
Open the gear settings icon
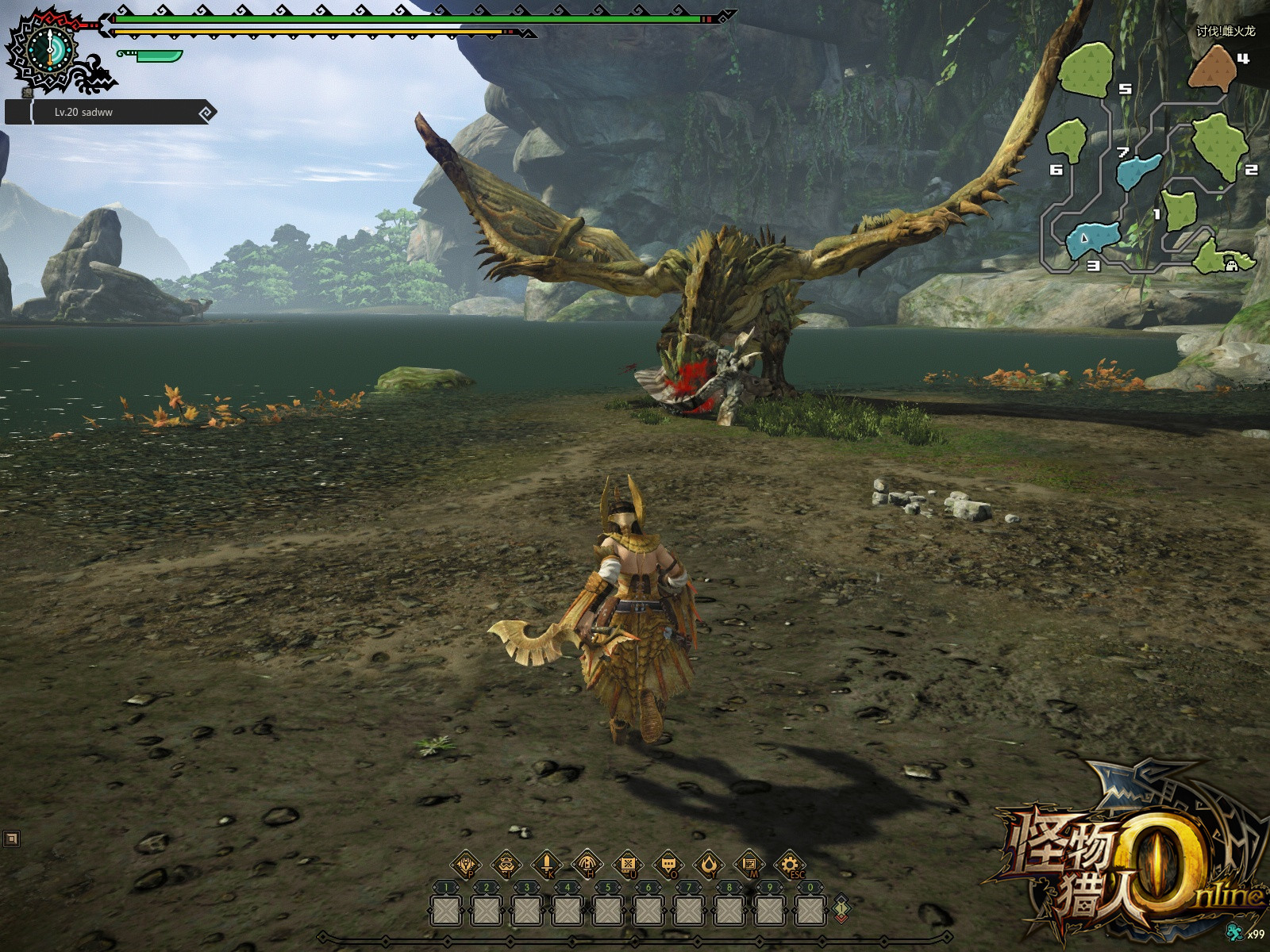[790, 864]
